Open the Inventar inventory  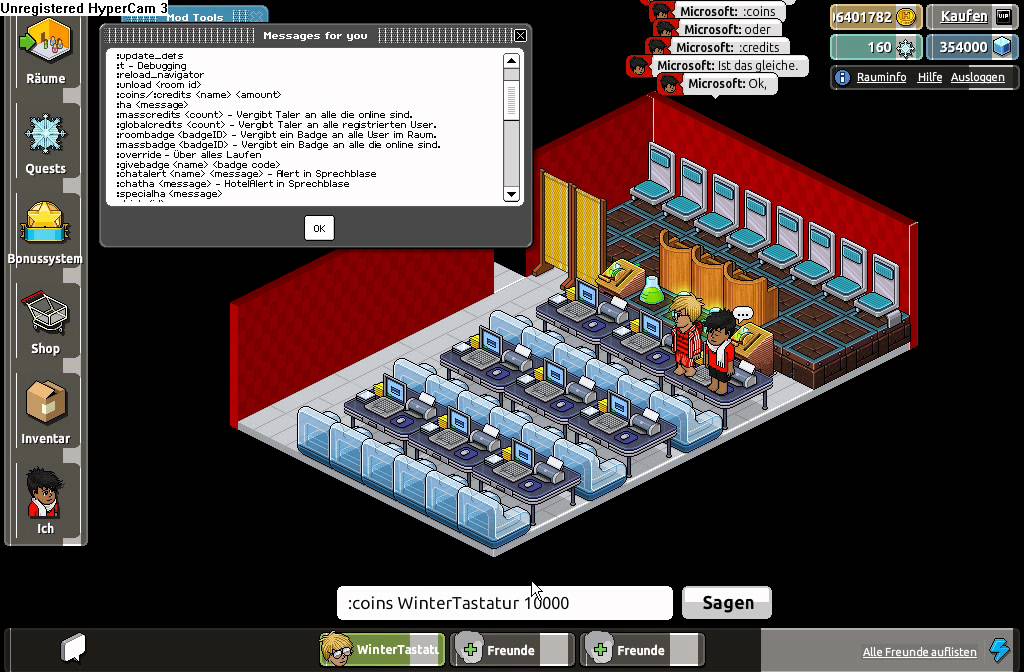point(45,410)
